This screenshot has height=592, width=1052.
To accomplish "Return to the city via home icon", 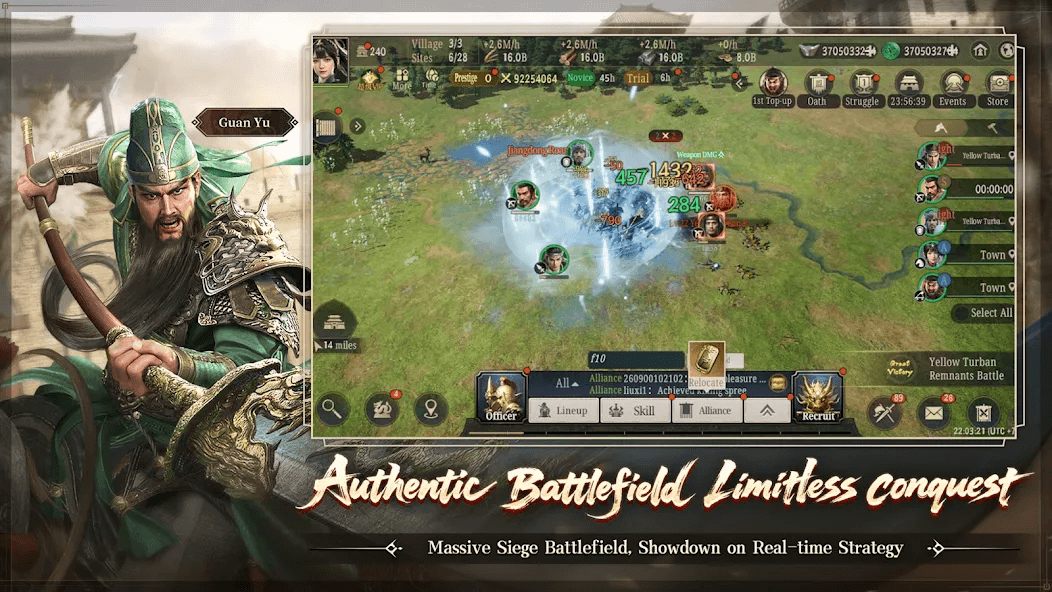I will point(980,51).
